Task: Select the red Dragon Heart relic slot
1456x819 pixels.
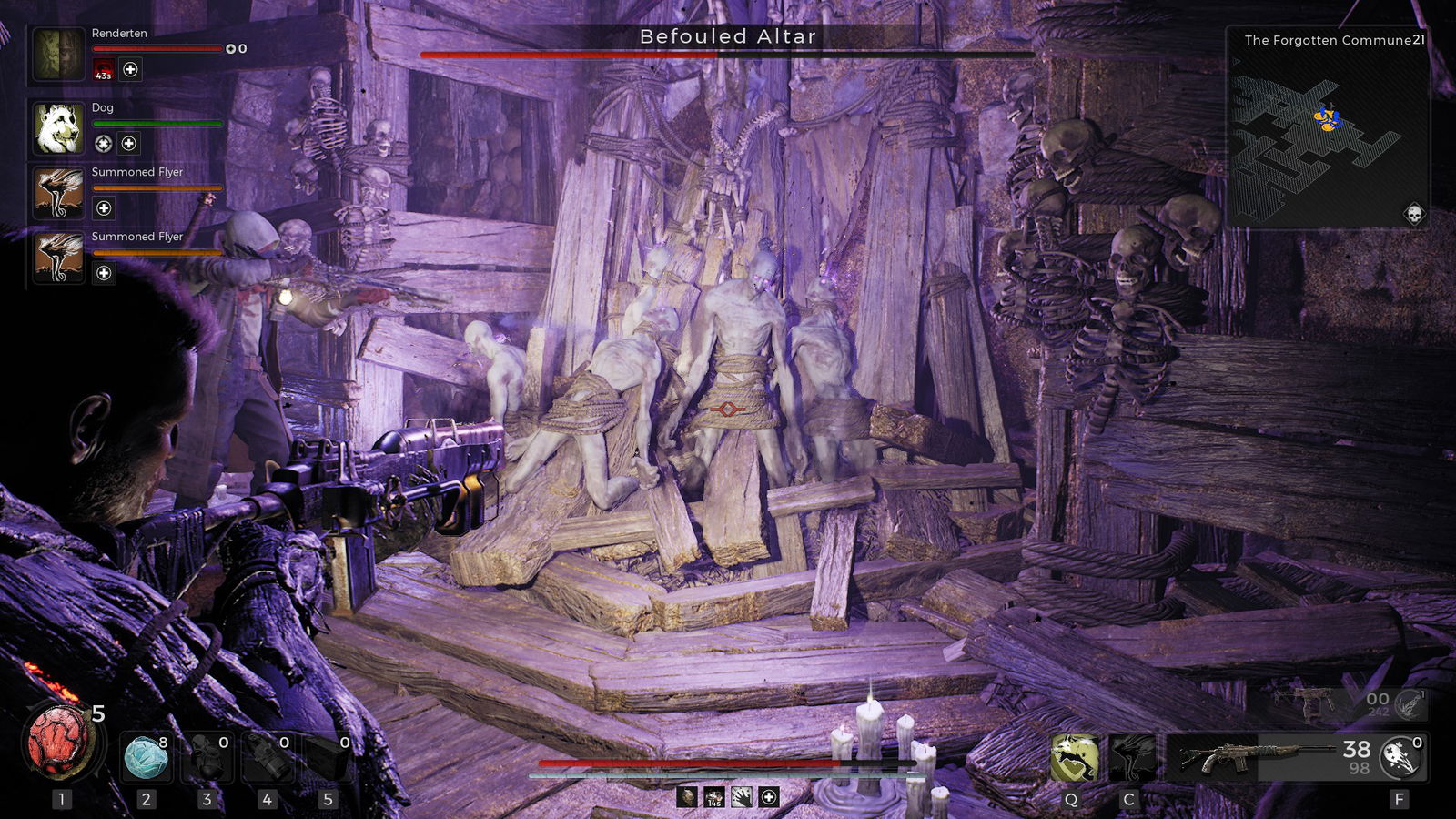Action: pos(60,743)
